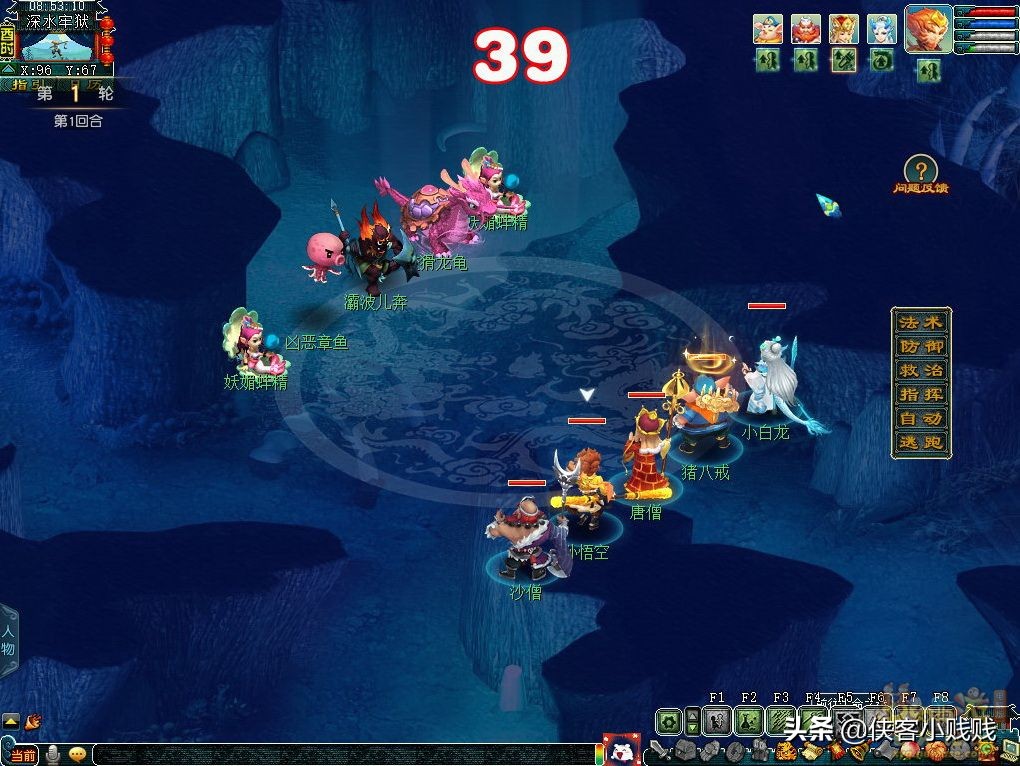The image size is (1020, 766).
Task: Select the blue-haired Xiao Bai Long portrait
Action: [882, 28]
